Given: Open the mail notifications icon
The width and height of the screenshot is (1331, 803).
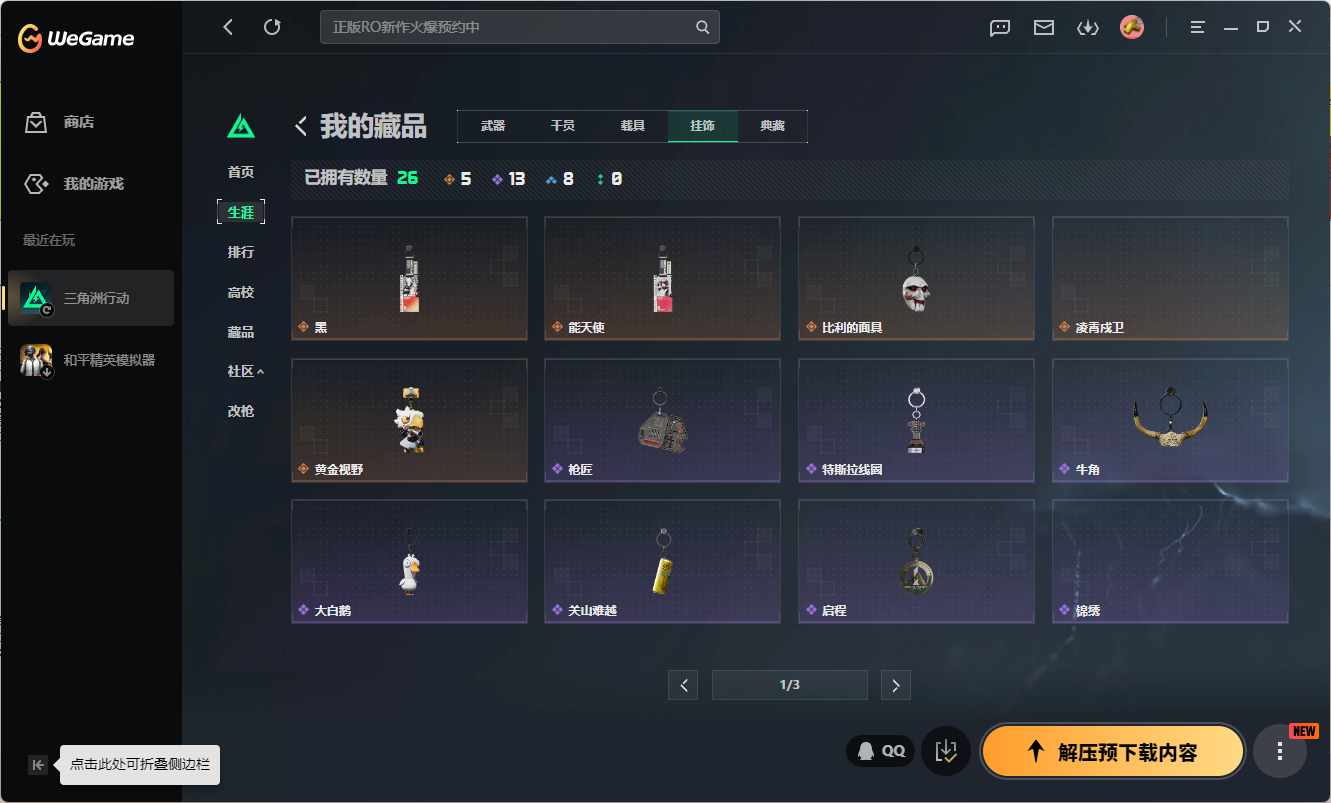Looking at the screenshot, I should 1043,27.
